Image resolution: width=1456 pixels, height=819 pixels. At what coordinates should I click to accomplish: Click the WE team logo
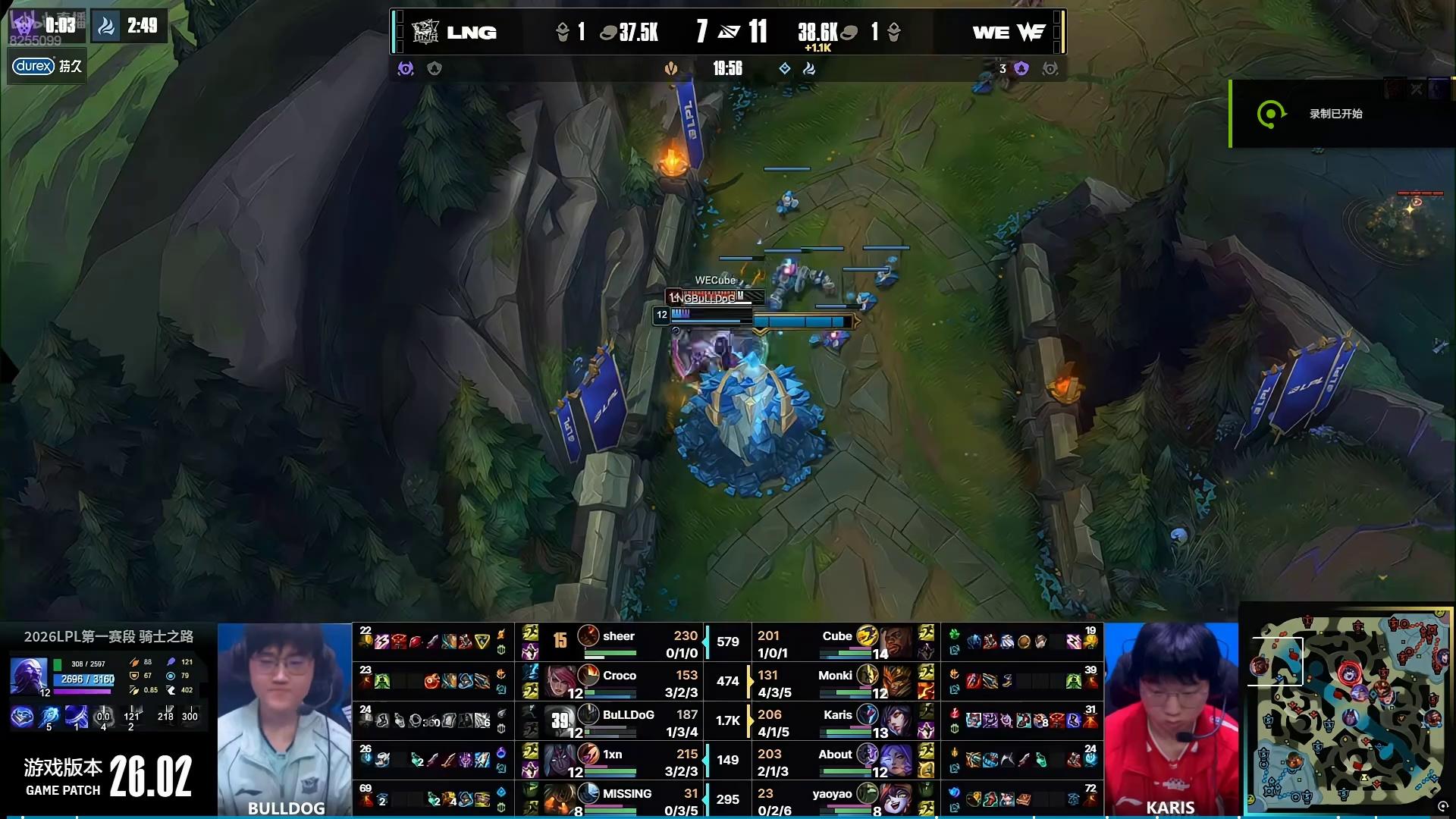[x=1031, y=32]
